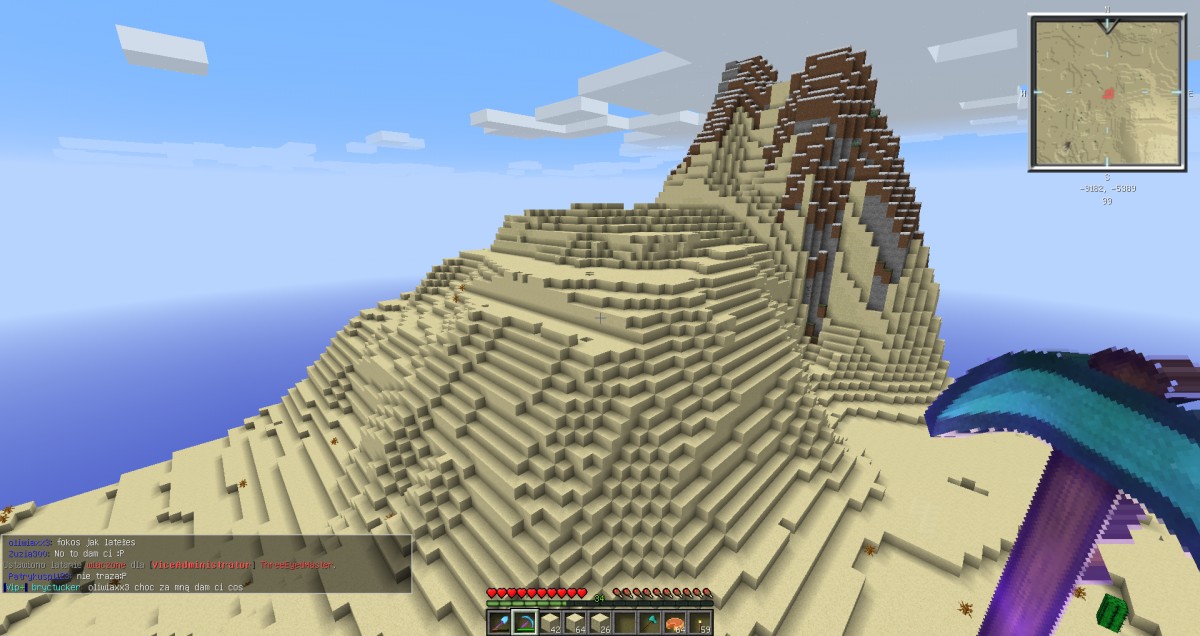Viewport: 1200px width, 636px height.
Task: Select the diamond axe hotbar slot
Action: tap(650, 623)
